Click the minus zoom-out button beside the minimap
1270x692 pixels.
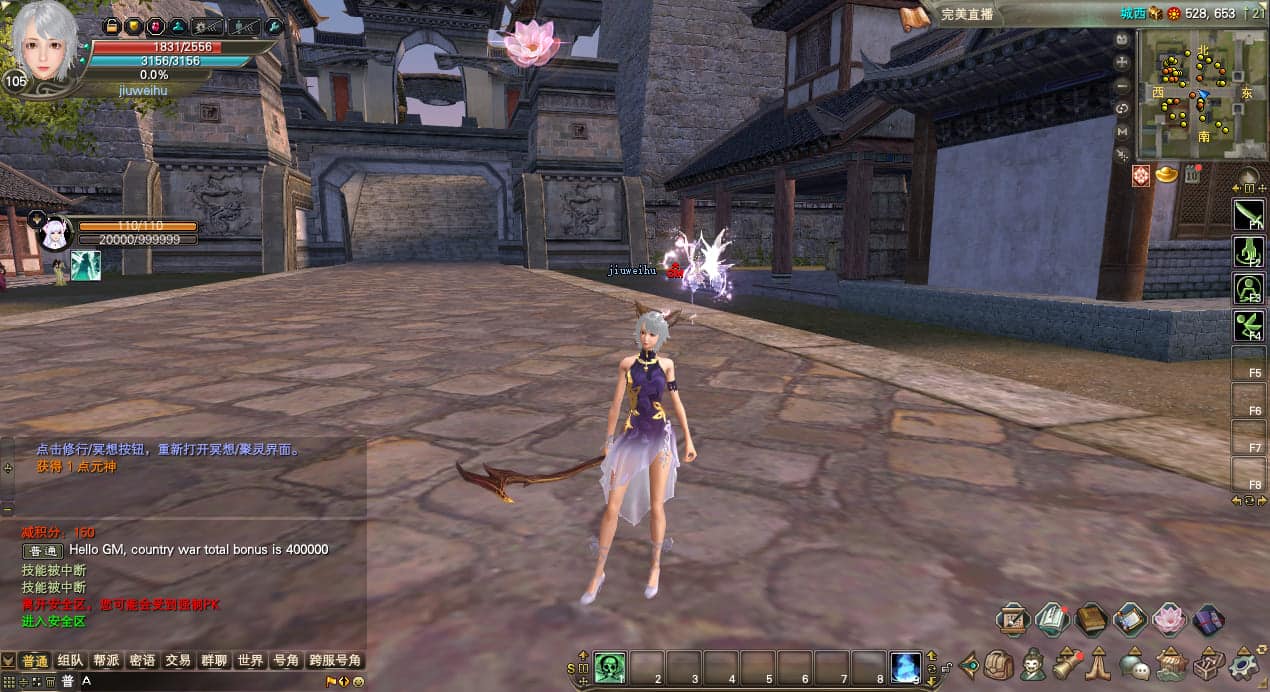(x=1123, y=85)
